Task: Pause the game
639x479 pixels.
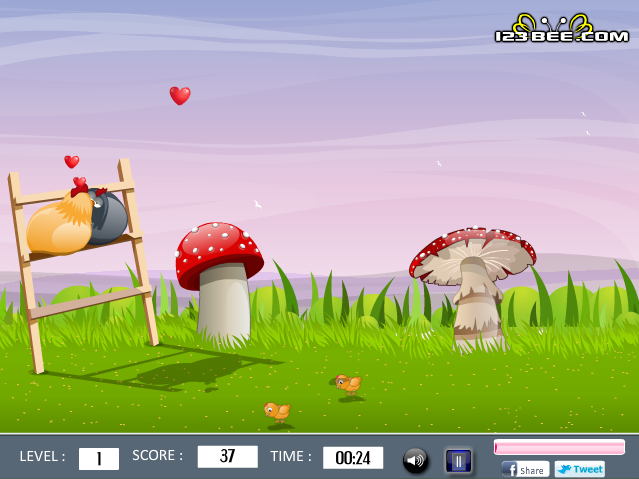Action: pos(458,460)
